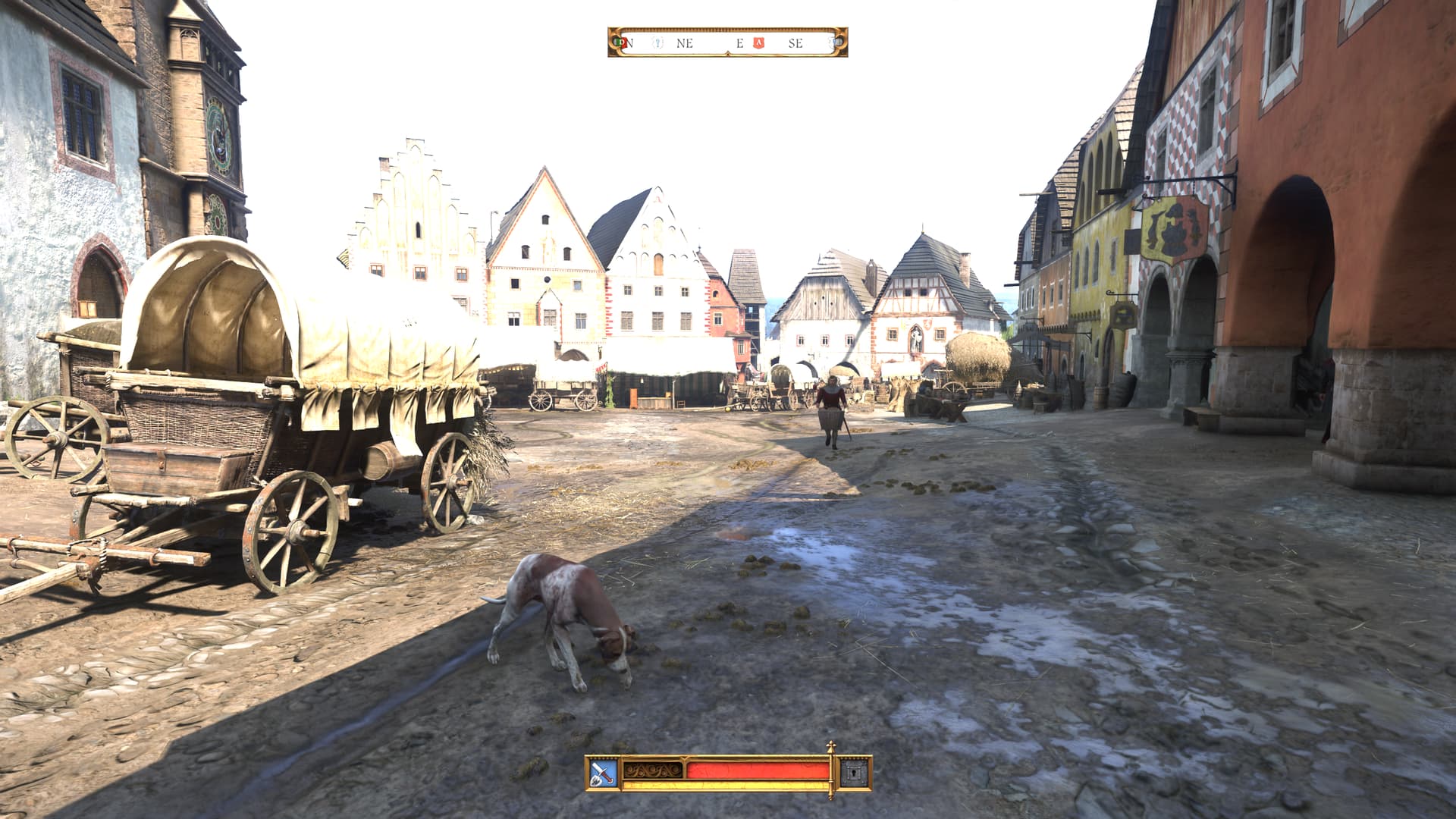Select the white key marker on the compass

[658, 43]
